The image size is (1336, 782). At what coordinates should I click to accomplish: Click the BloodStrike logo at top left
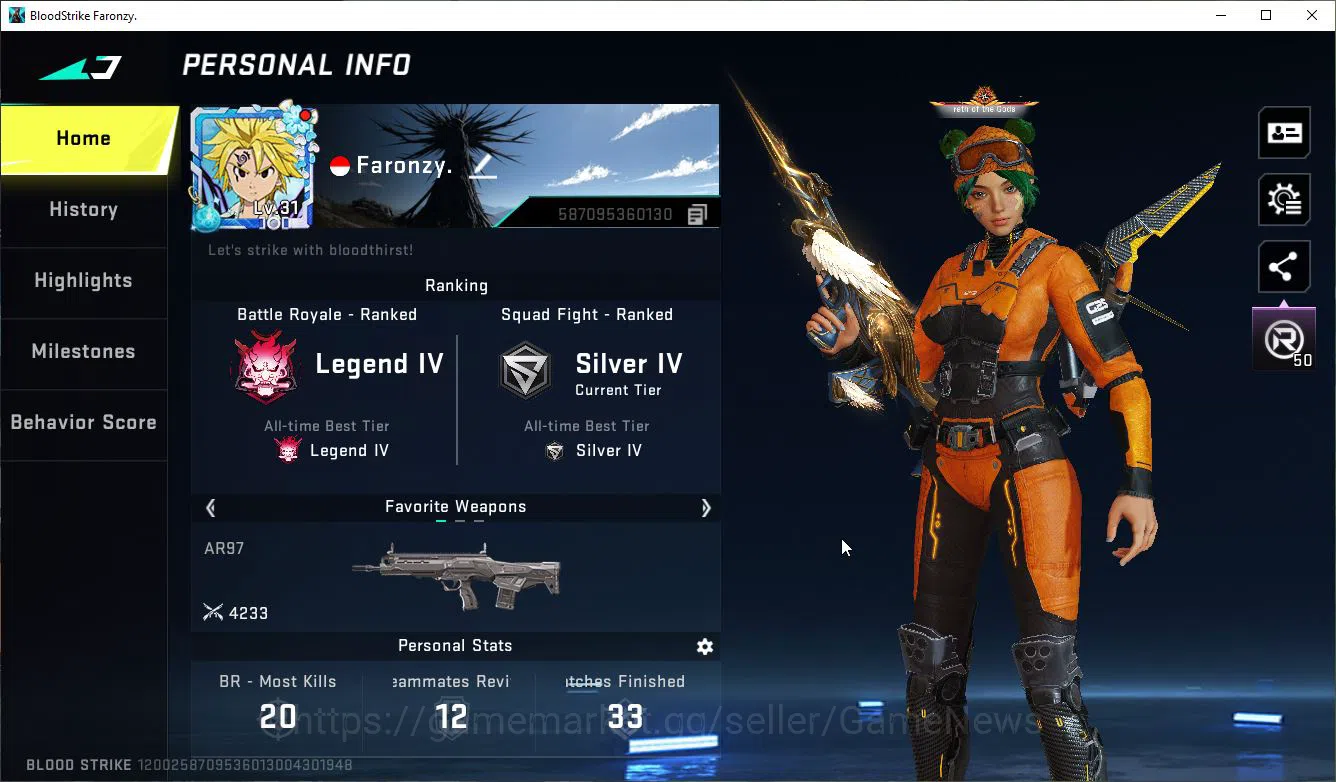coord(80,68)
